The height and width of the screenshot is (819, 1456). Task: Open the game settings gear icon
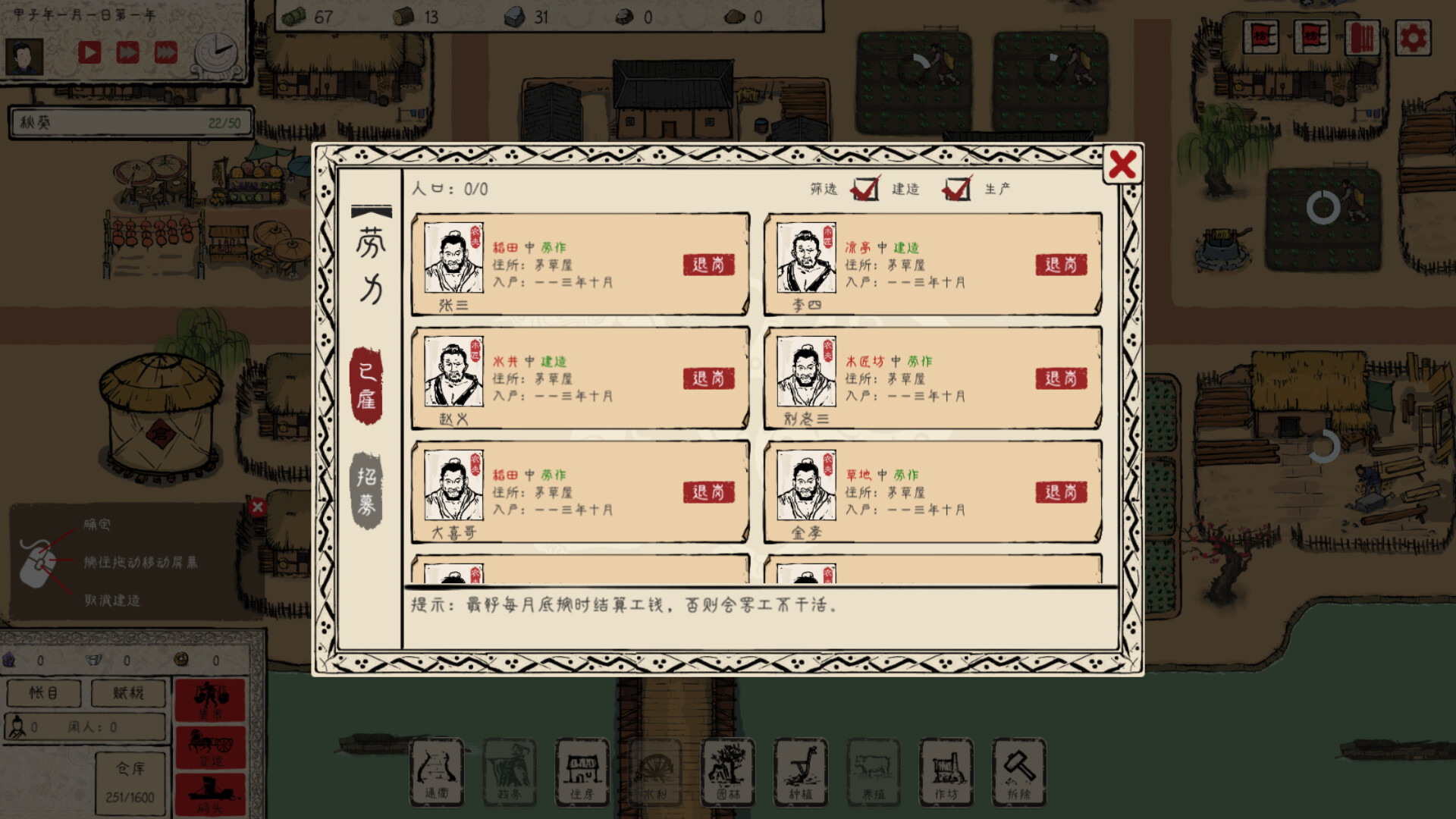[x=1412, y=36]
